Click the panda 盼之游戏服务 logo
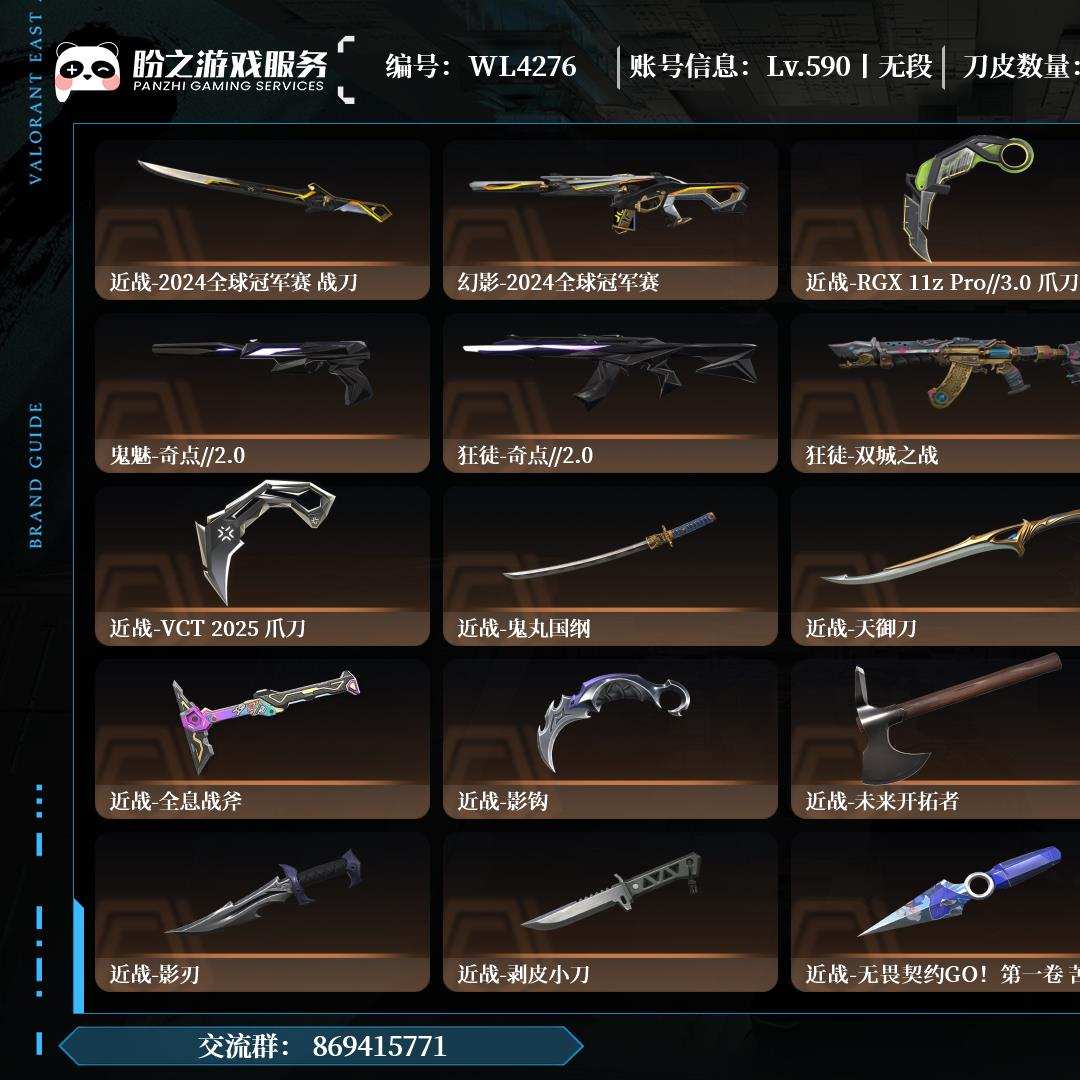Image resolution: width=1080 pixels, height=1080 pixels. (x=190, y=69)
